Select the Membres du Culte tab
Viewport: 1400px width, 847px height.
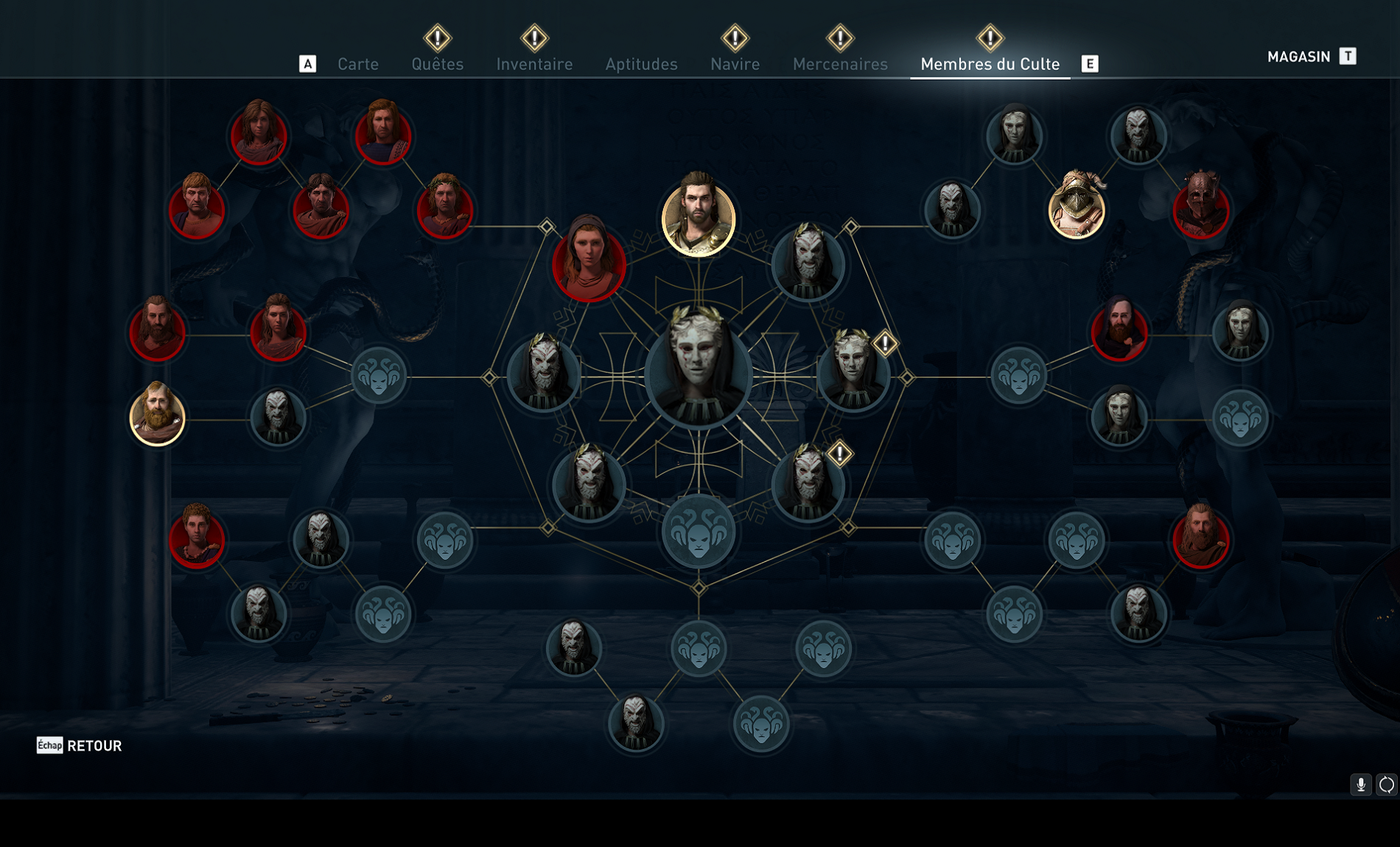pyautogui.click(x=990, y=64)
